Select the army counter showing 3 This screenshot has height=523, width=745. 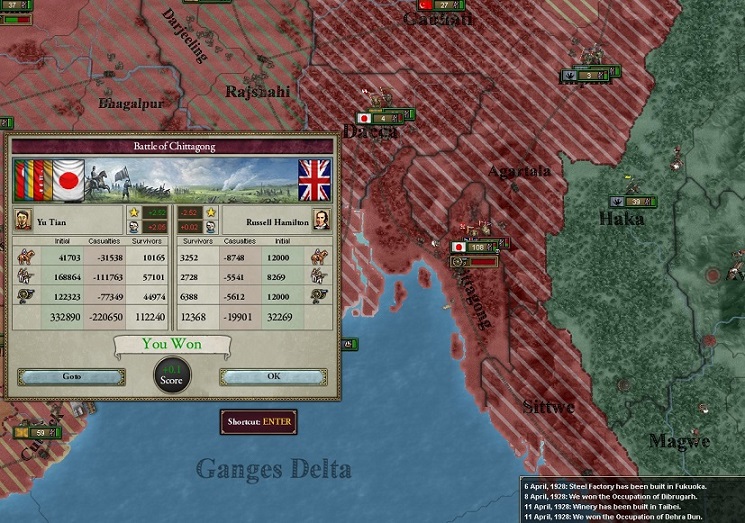(x=594, y=75)
